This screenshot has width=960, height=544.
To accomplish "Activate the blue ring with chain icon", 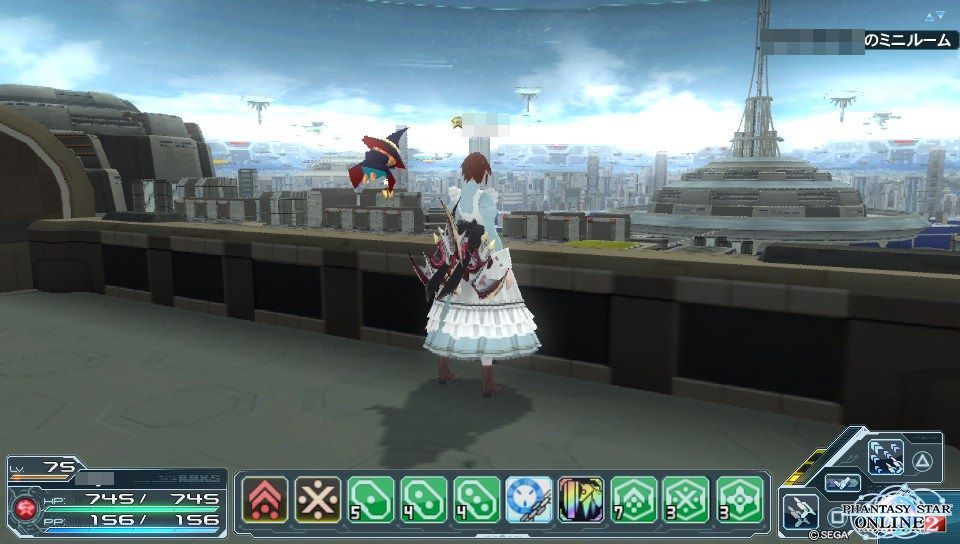I will pos(529,499).
